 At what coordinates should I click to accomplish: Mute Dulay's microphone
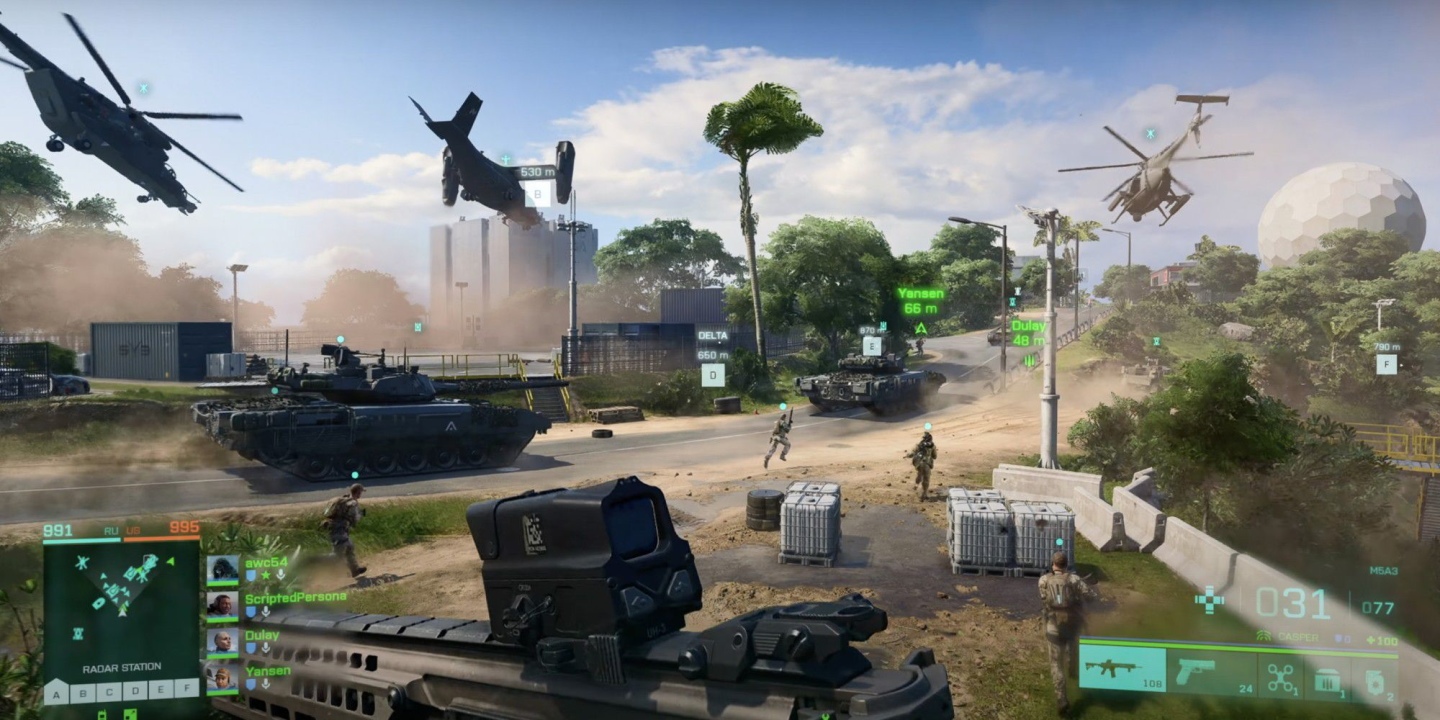(266, 648)
